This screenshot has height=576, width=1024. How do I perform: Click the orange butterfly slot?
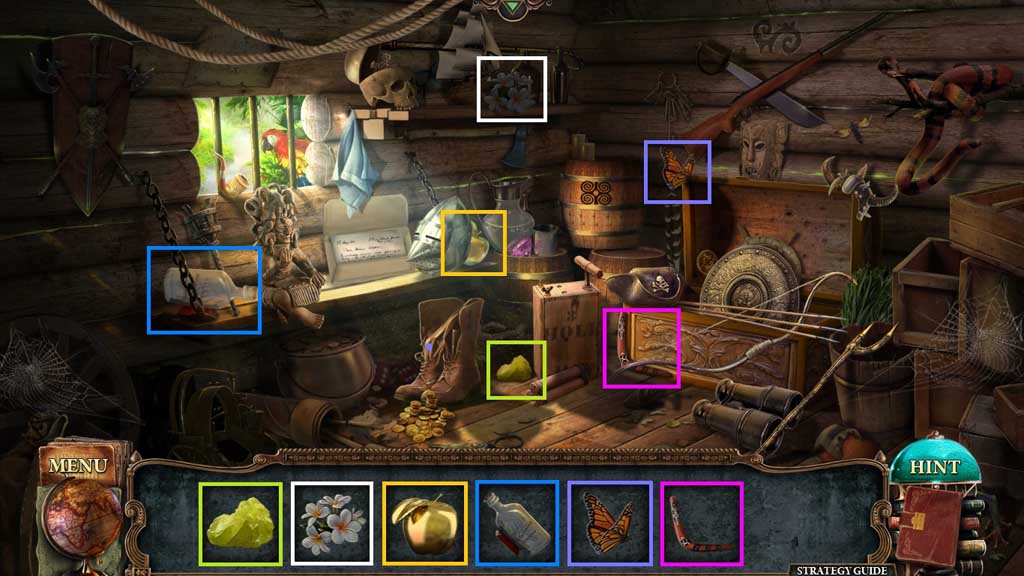609,523
